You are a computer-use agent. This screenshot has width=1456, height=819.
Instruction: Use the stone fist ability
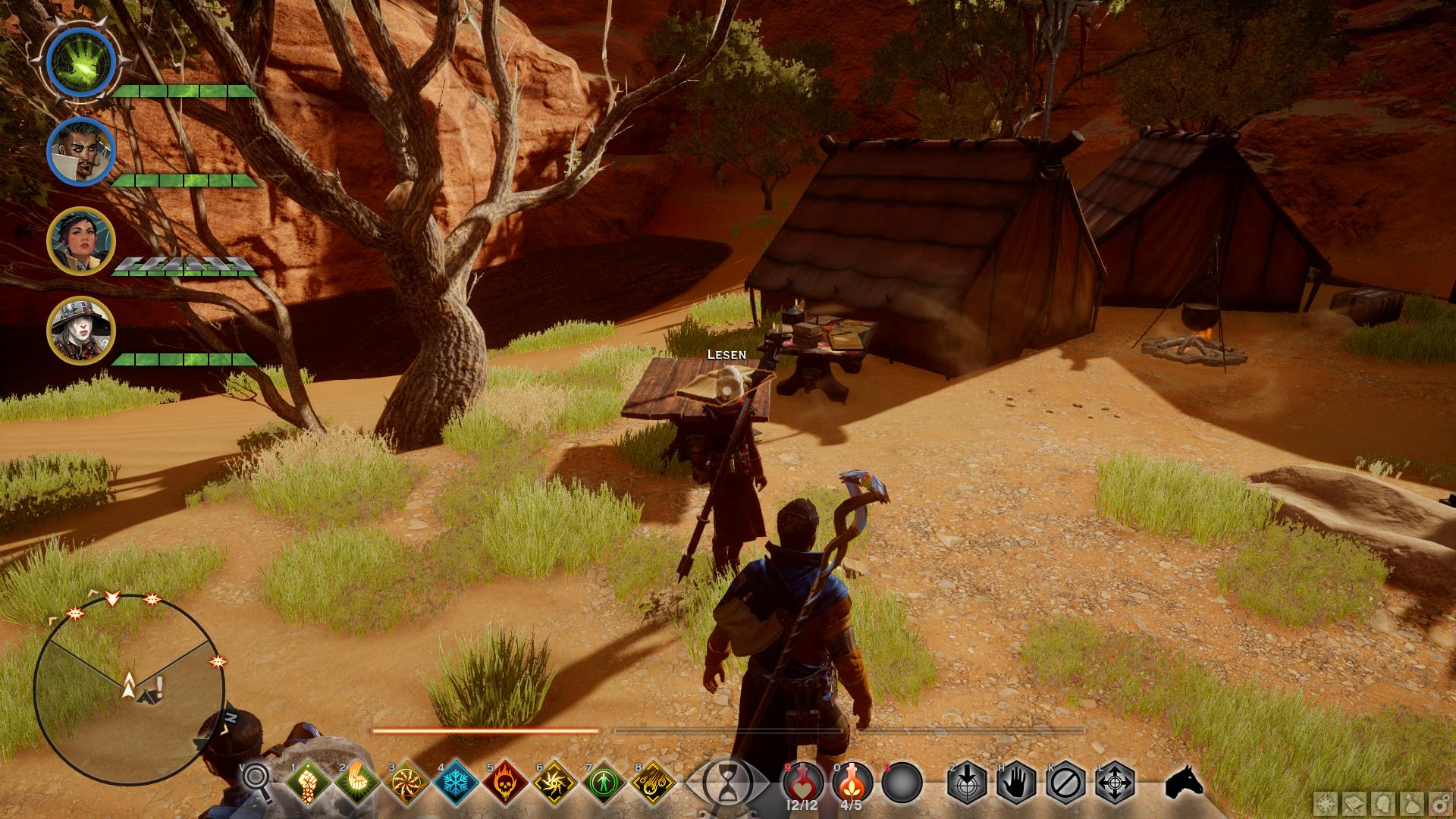[x=306, y=782]
